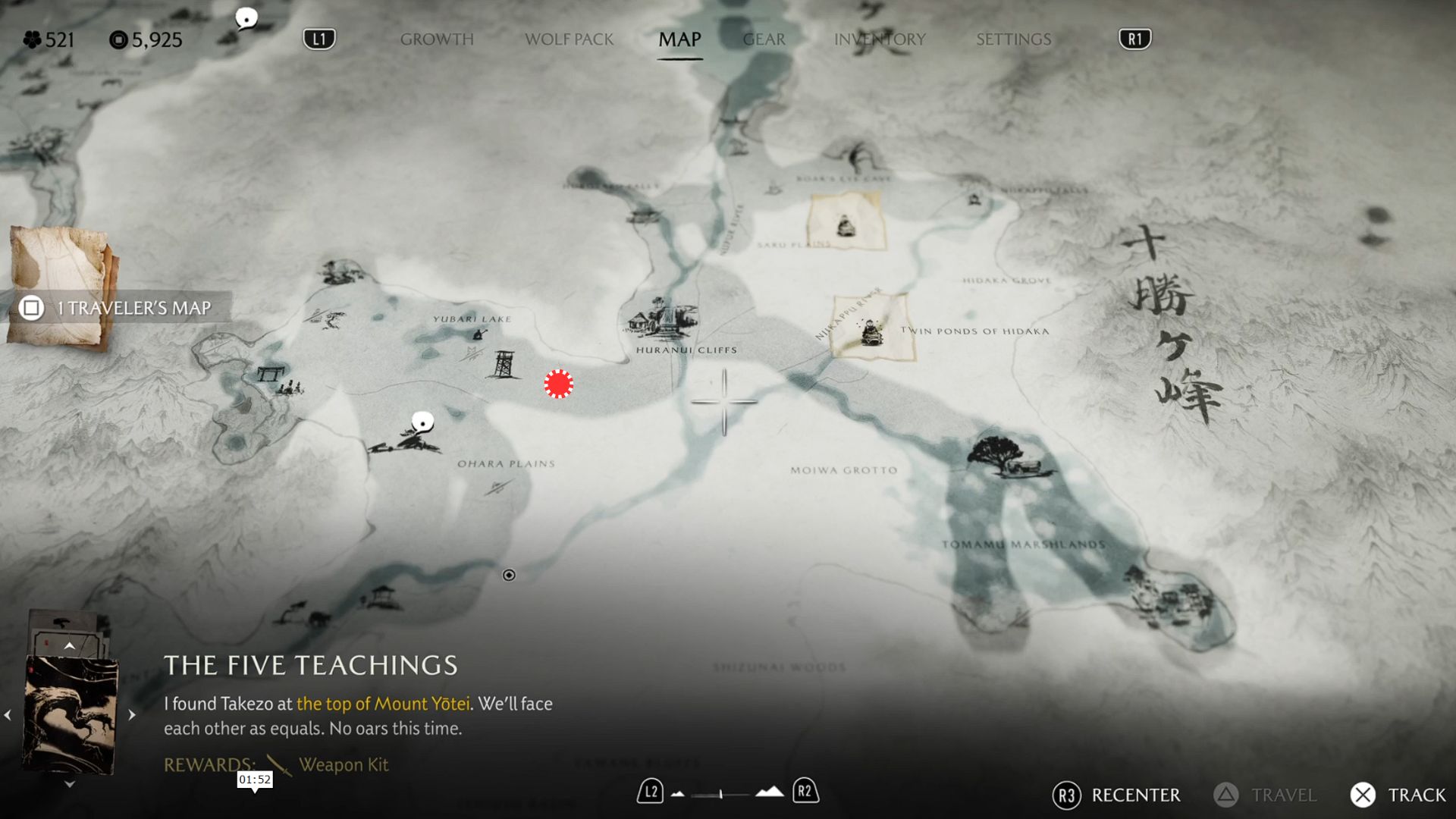Recenter the map view
The height and width of the screenshot is (819, 1456).
[x=1116, y=795]
